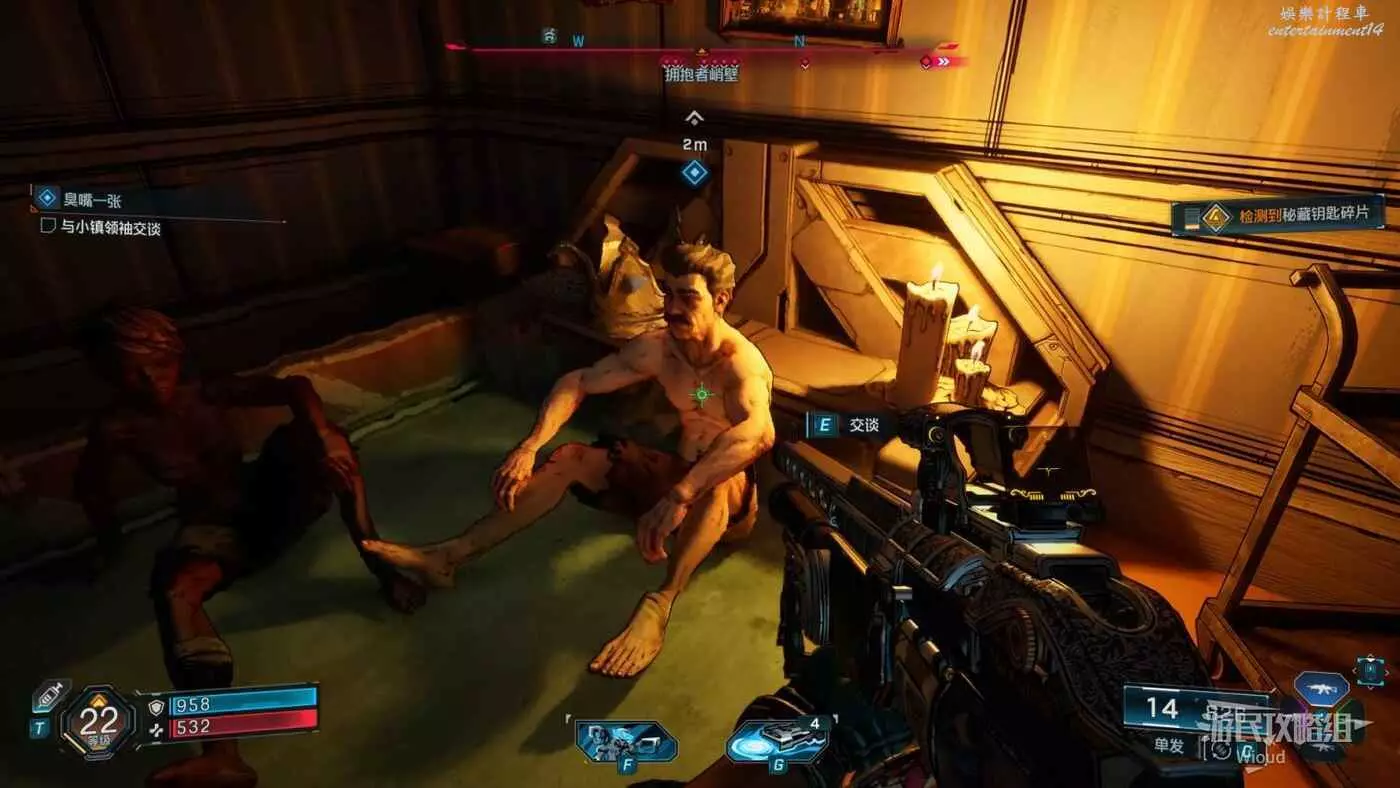Click the compass bar at the top
The image size is (1400, 788).
tap(700, 47)
